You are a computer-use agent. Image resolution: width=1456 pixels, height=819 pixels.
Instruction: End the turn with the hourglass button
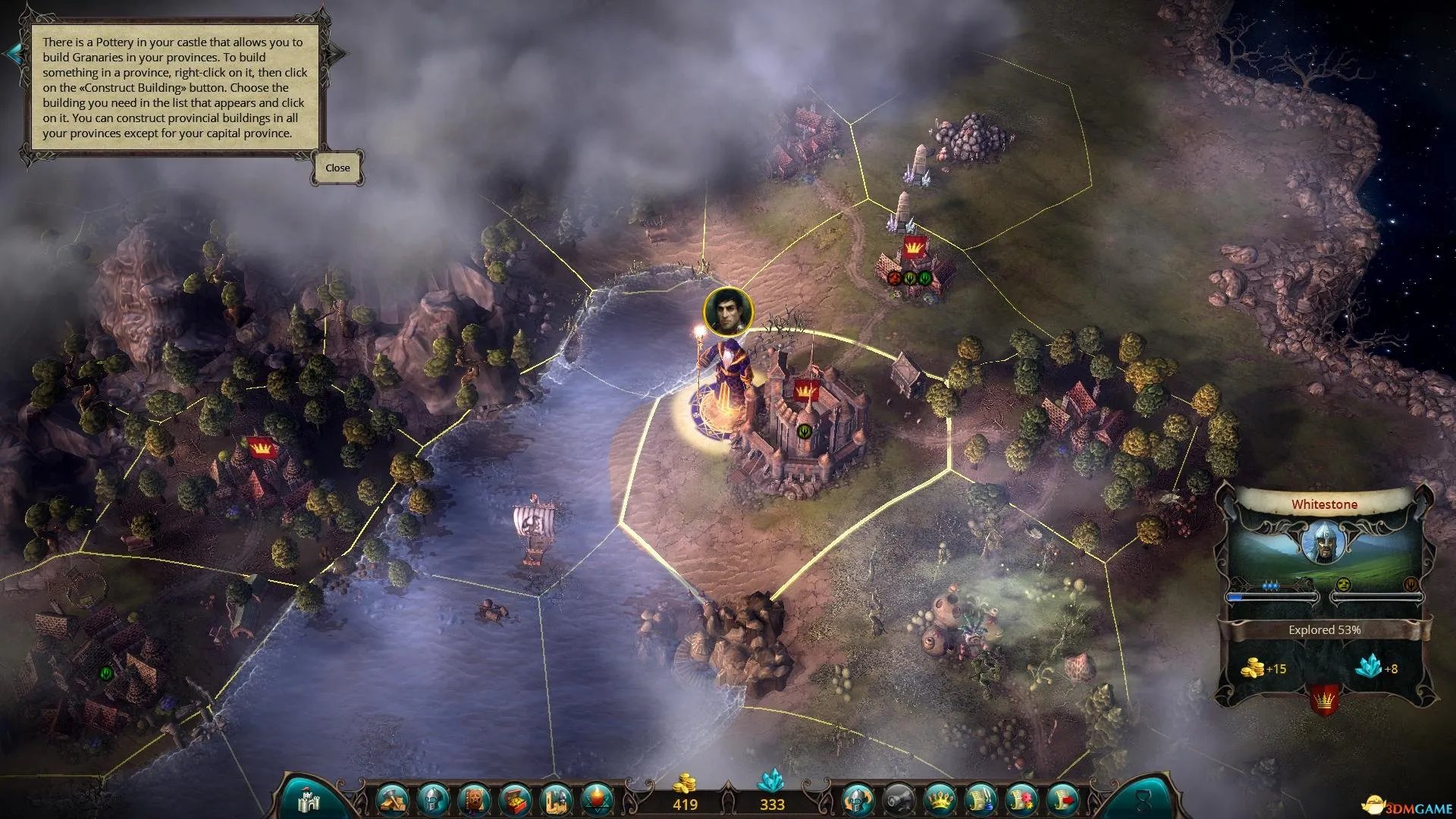pos(1144,799)
